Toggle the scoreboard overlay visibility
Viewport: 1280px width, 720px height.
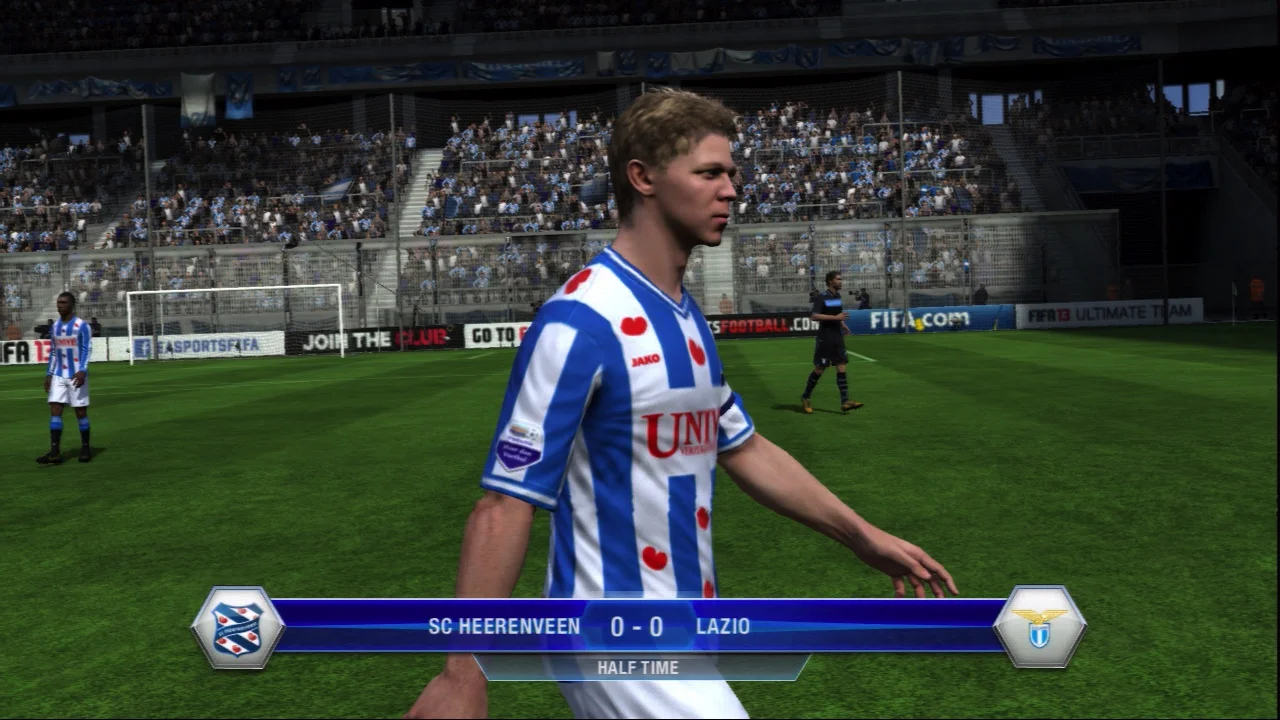coord(640,628)
